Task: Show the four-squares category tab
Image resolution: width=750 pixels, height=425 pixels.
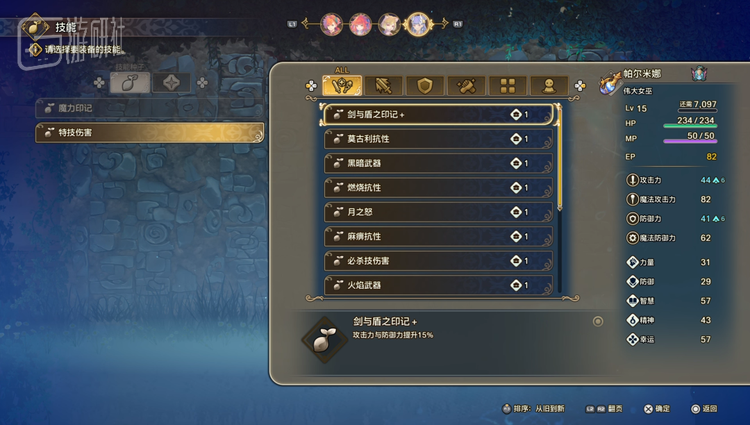Action: coord(507,86)
